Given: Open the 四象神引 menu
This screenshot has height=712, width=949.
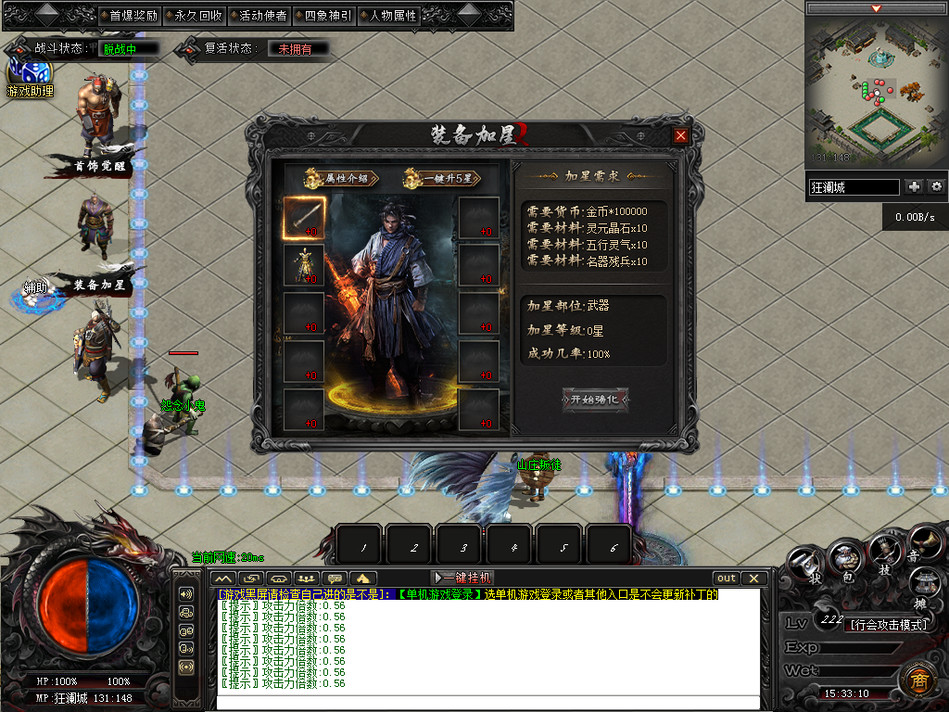Looking at the screenshot, I should pyautogui.click(x=322, y=16).
